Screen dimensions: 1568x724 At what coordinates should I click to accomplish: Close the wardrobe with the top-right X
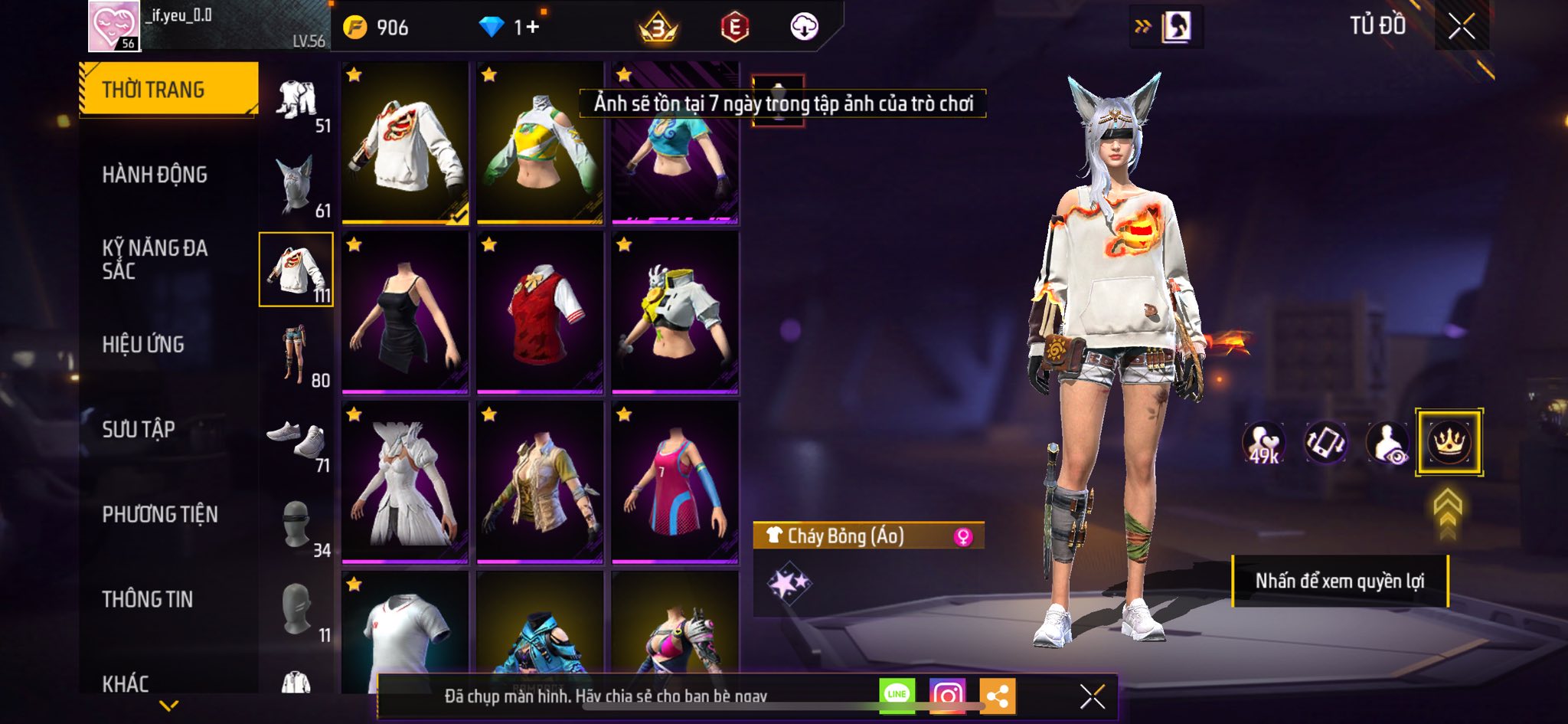click(x=1461, y=27)
